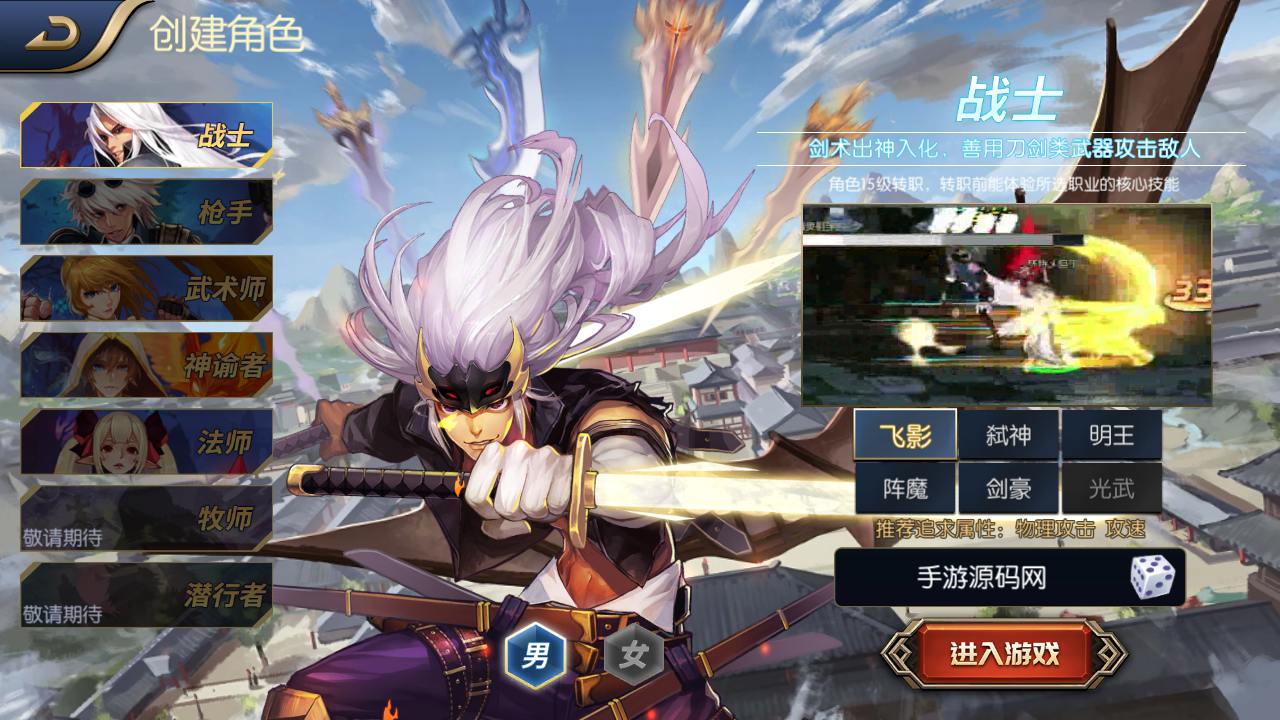Choose the 弑神 subclass

1008,435
